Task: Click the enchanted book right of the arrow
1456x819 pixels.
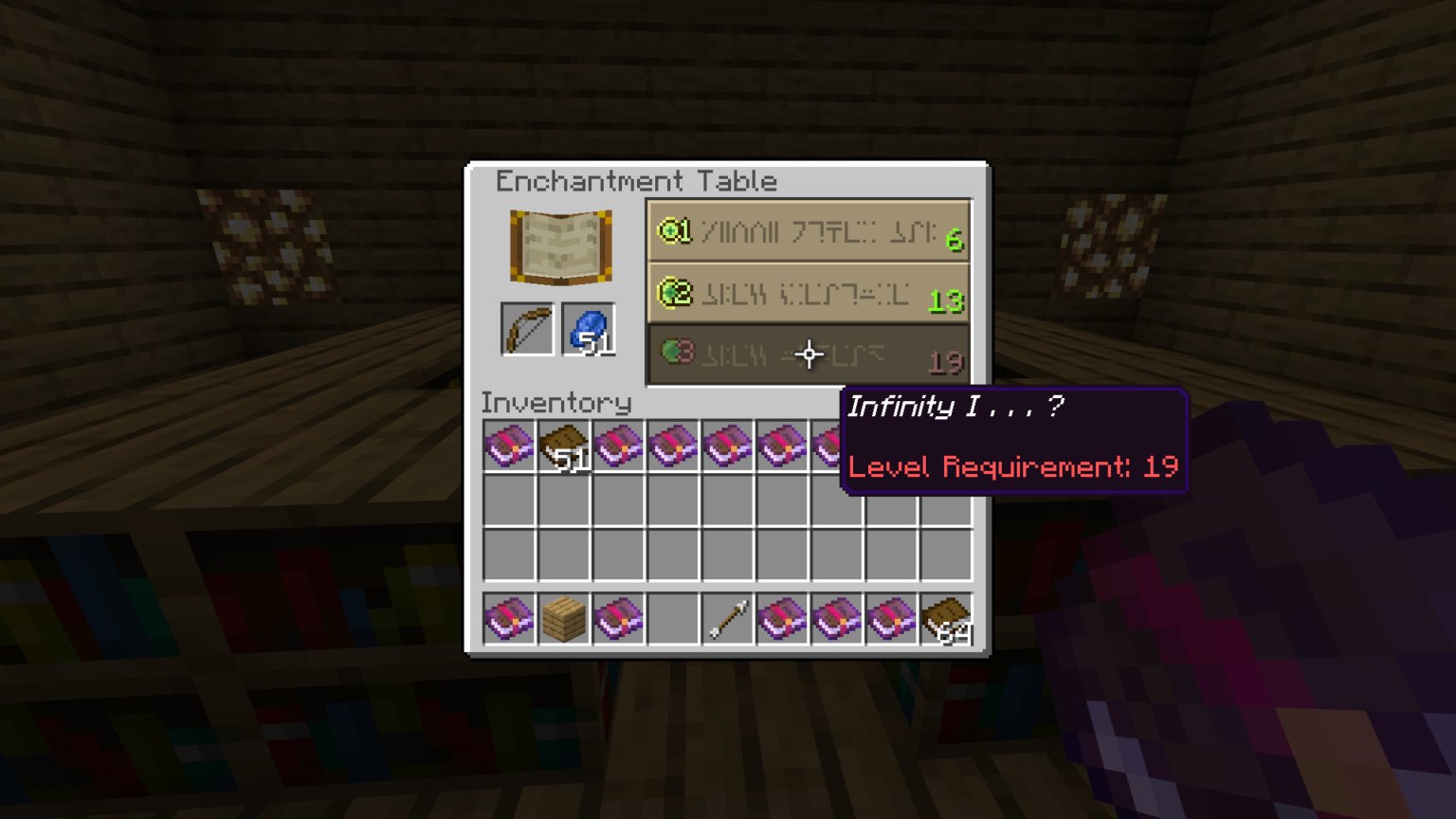Action: [x=782, y=619]
